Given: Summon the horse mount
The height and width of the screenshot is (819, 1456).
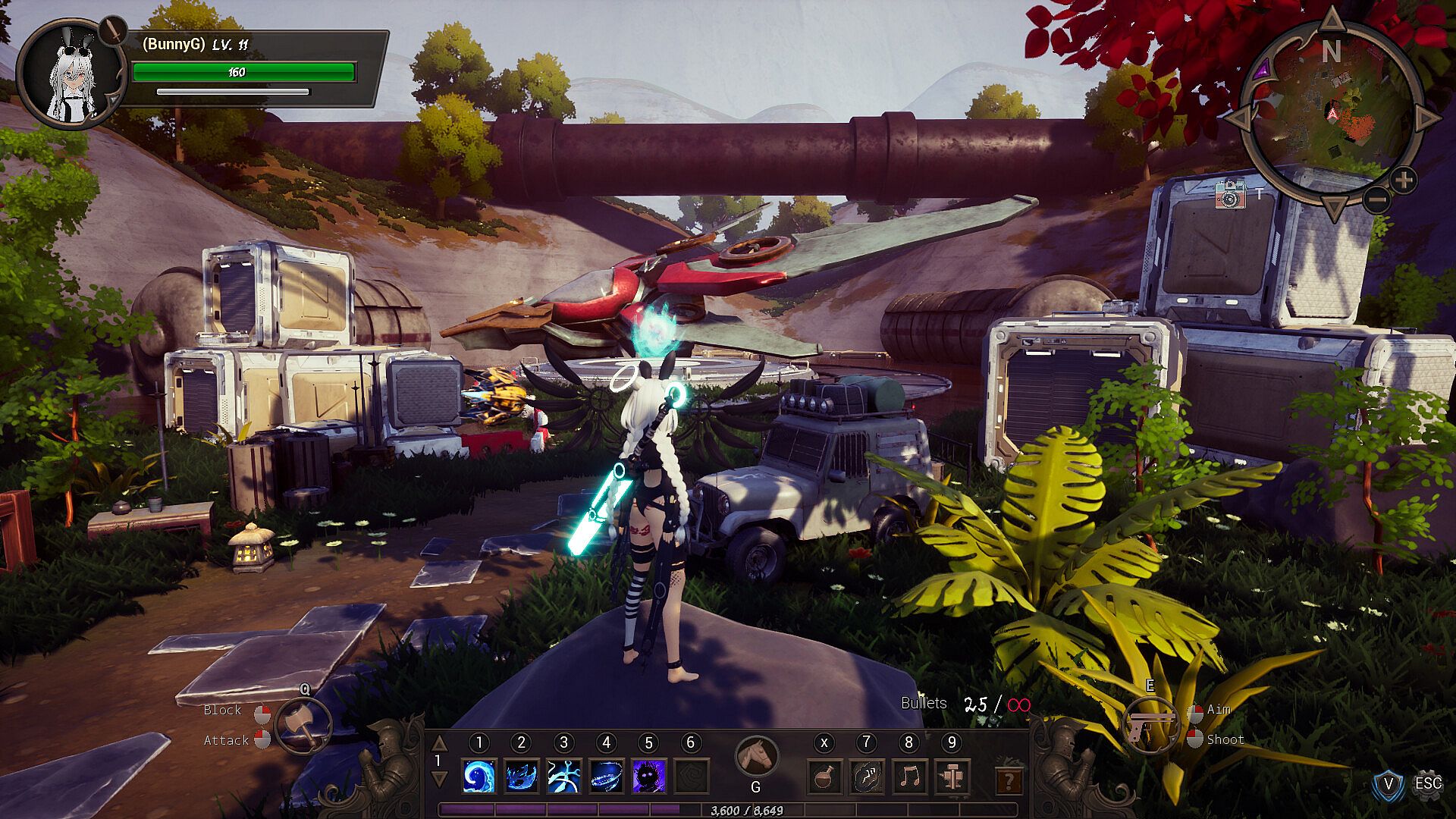Looking at the screenshot, I should pyautogui.click(x=756, y=756).
